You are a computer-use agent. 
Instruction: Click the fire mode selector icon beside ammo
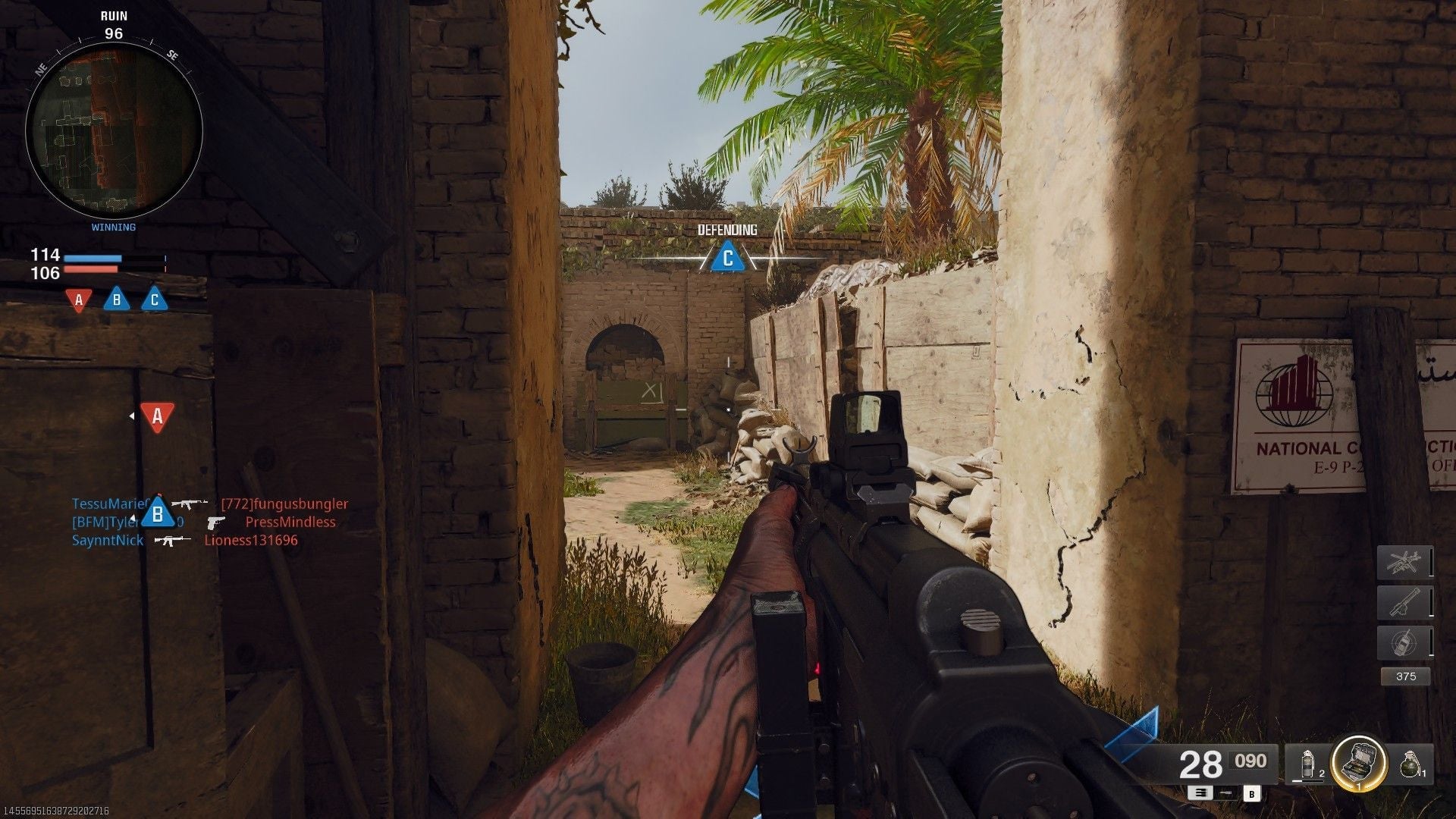click(1199, 794)
